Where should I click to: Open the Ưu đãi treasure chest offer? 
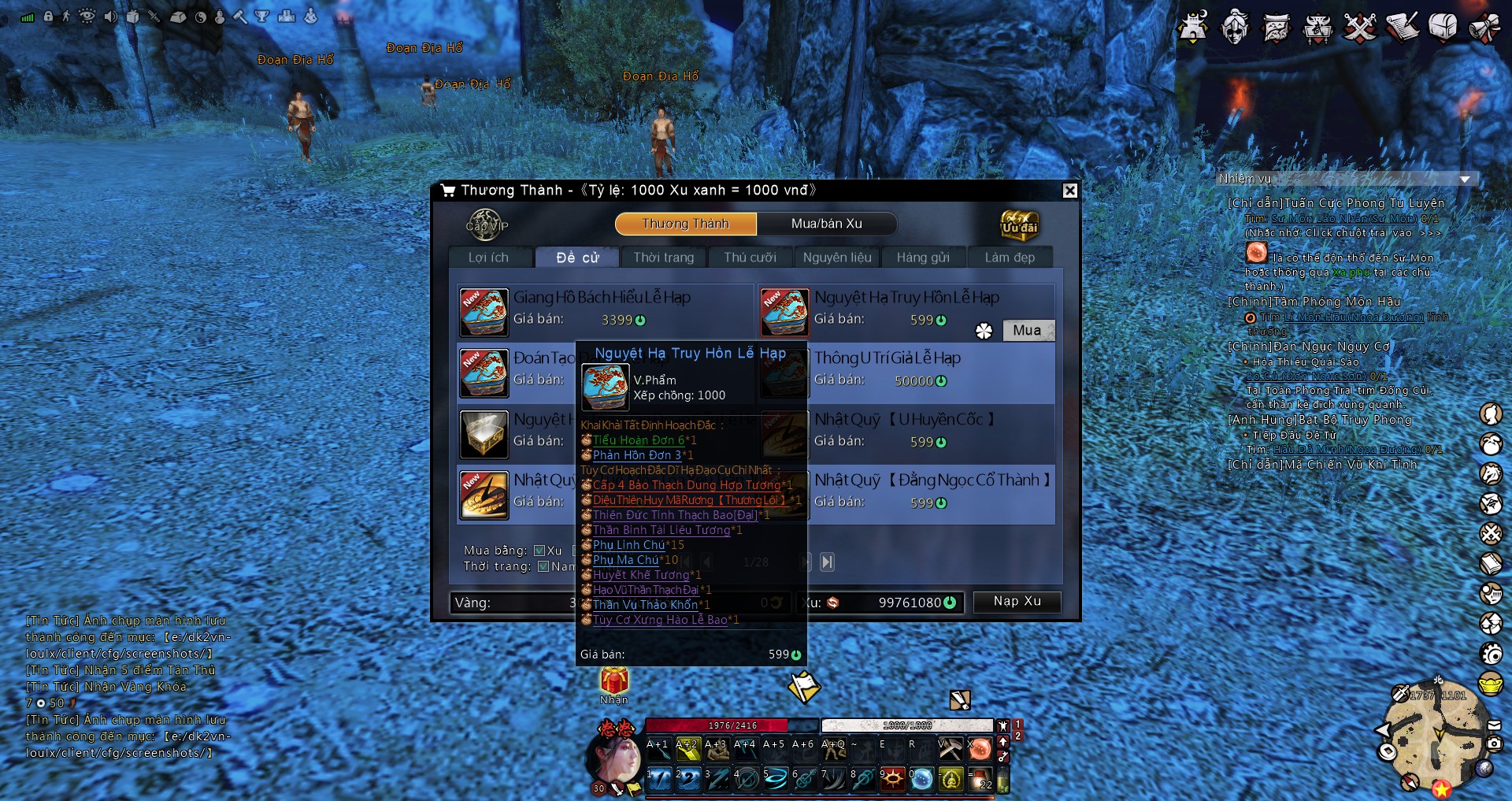click(1019, 225)
